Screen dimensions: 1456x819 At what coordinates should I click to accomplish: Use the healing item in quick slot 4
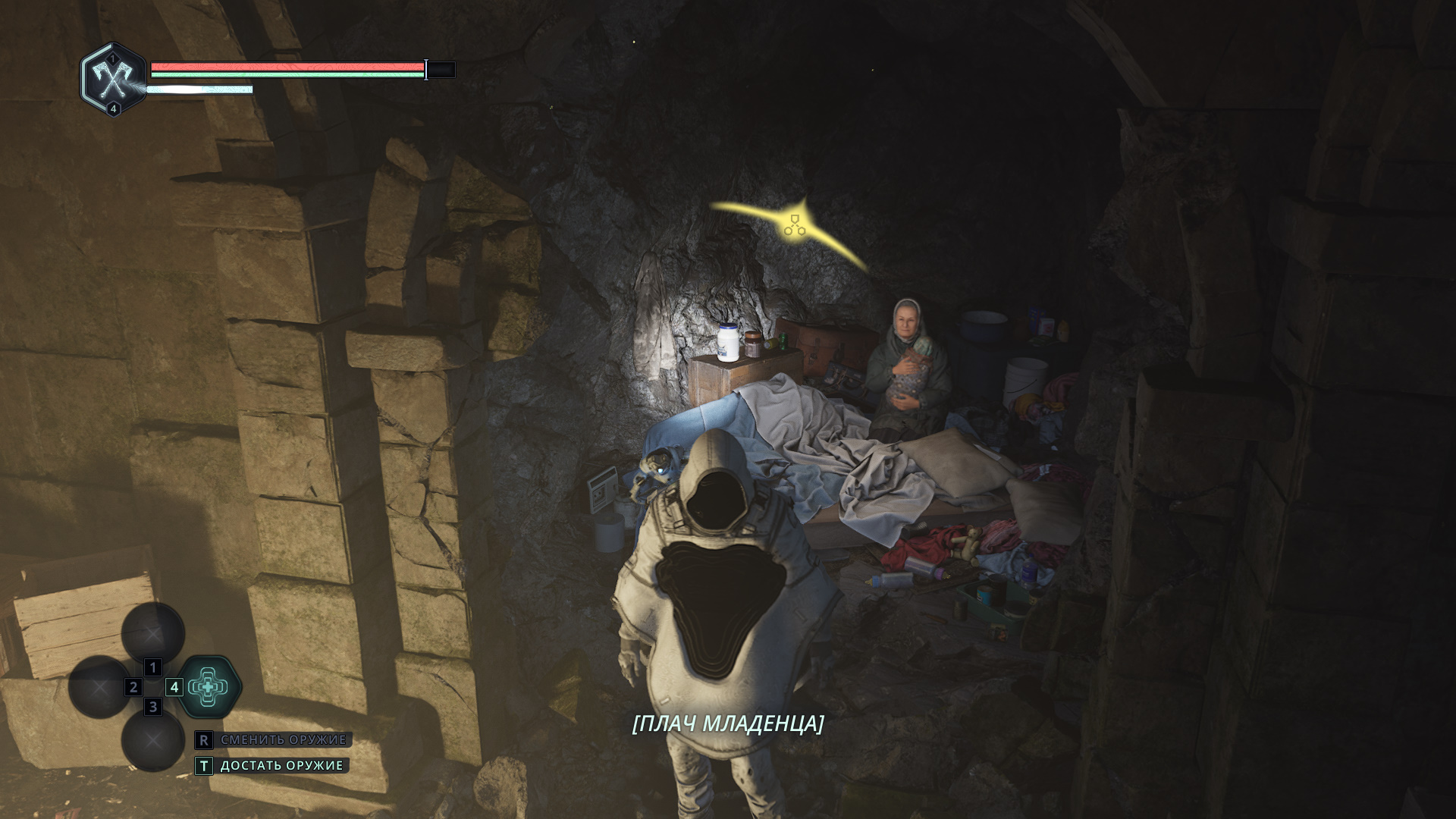point(209,687)
